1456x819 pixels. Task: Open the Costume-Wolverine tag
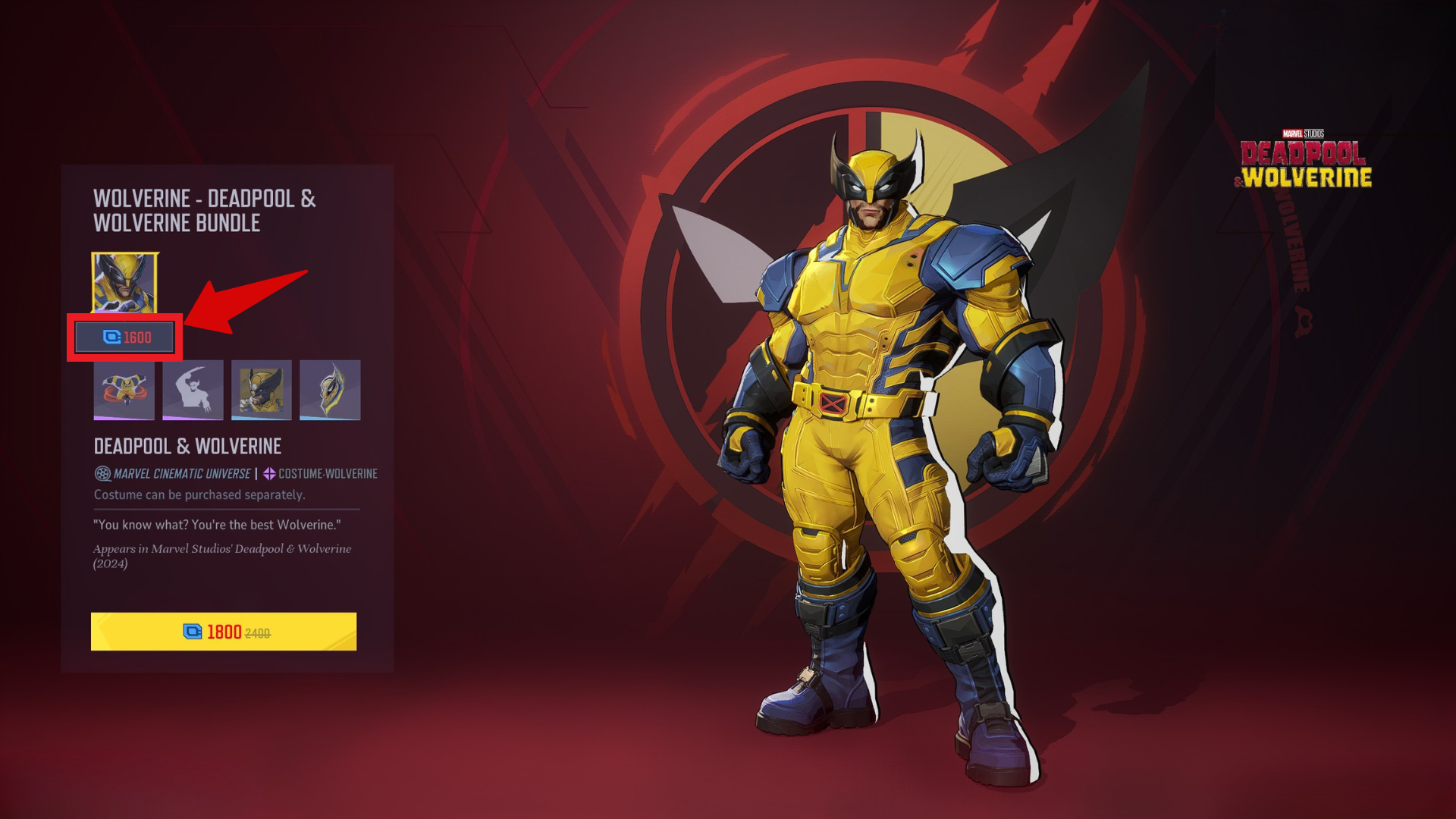pos(328,473)
